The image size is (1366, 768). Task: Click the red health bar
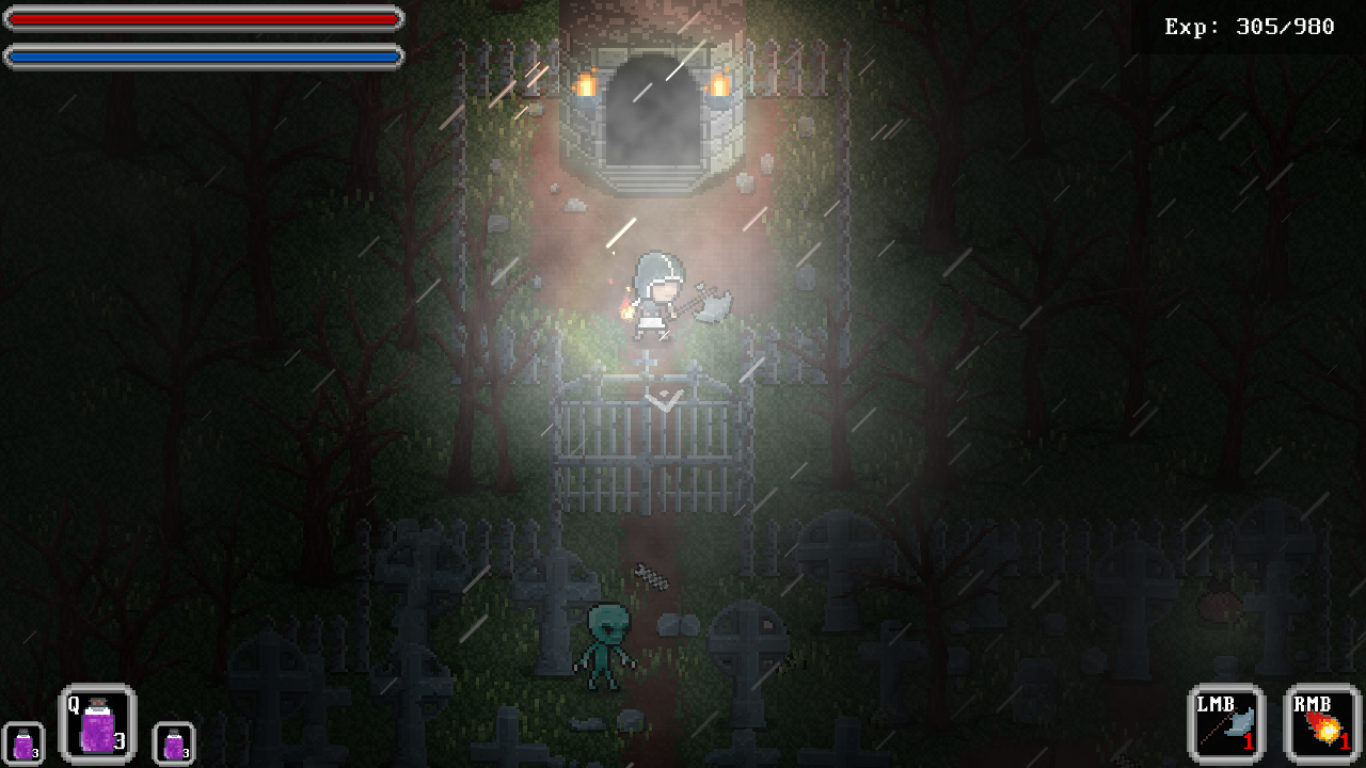click(x=200, y=17)
